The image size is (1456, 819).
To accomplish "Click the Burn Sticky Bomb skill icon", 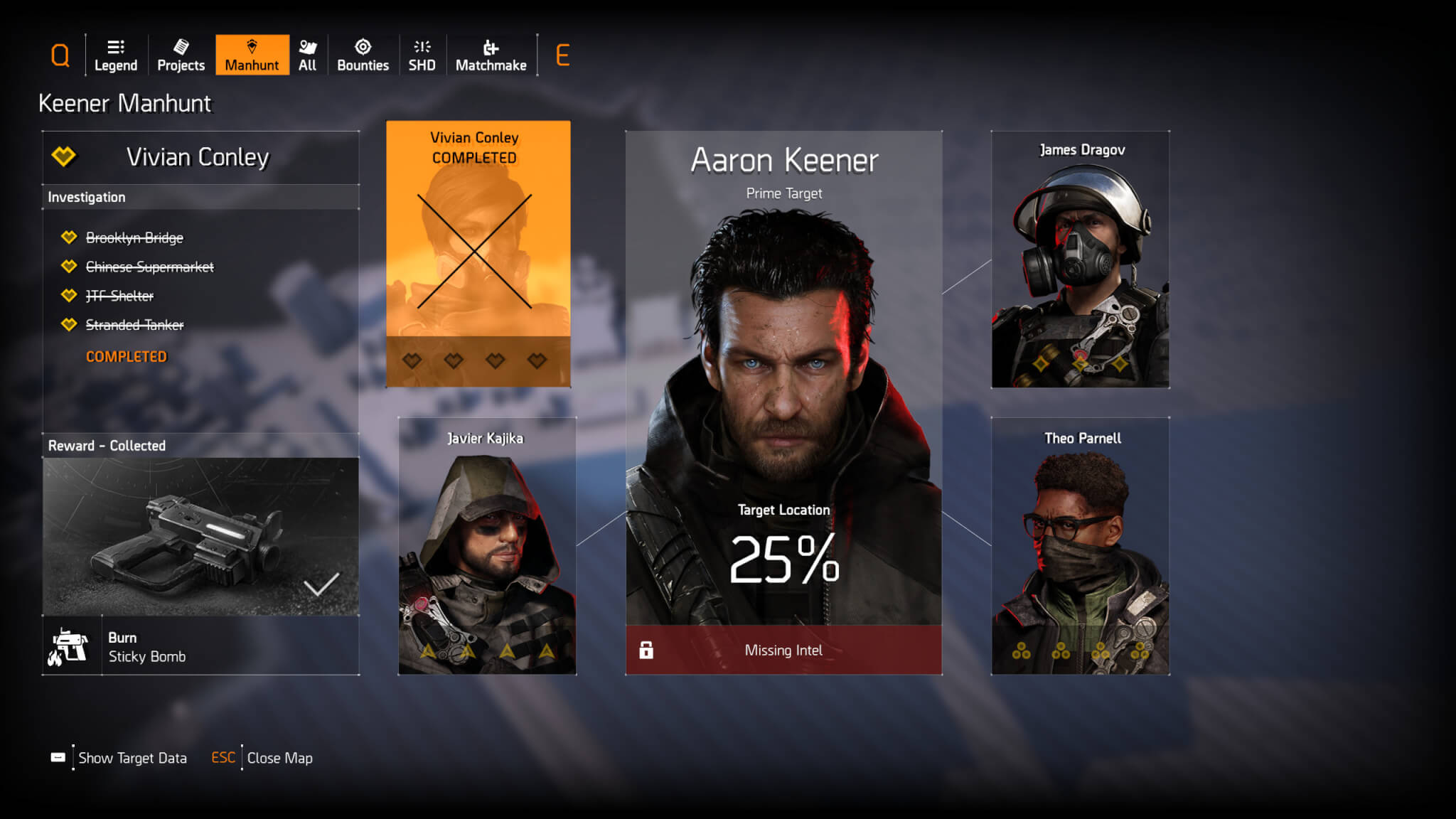I will [x=71, y=646].
